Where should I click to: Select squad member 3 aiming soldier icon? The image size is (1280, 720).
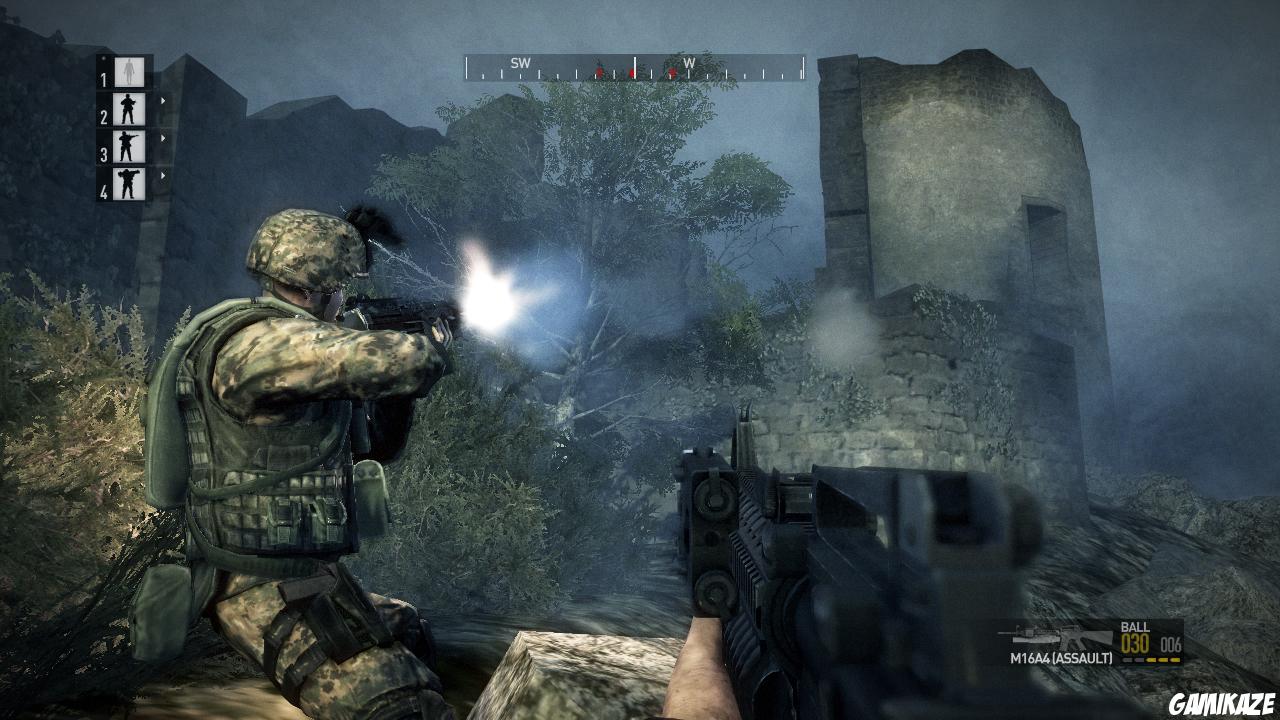pyautogui.click(x=127, y=145)
